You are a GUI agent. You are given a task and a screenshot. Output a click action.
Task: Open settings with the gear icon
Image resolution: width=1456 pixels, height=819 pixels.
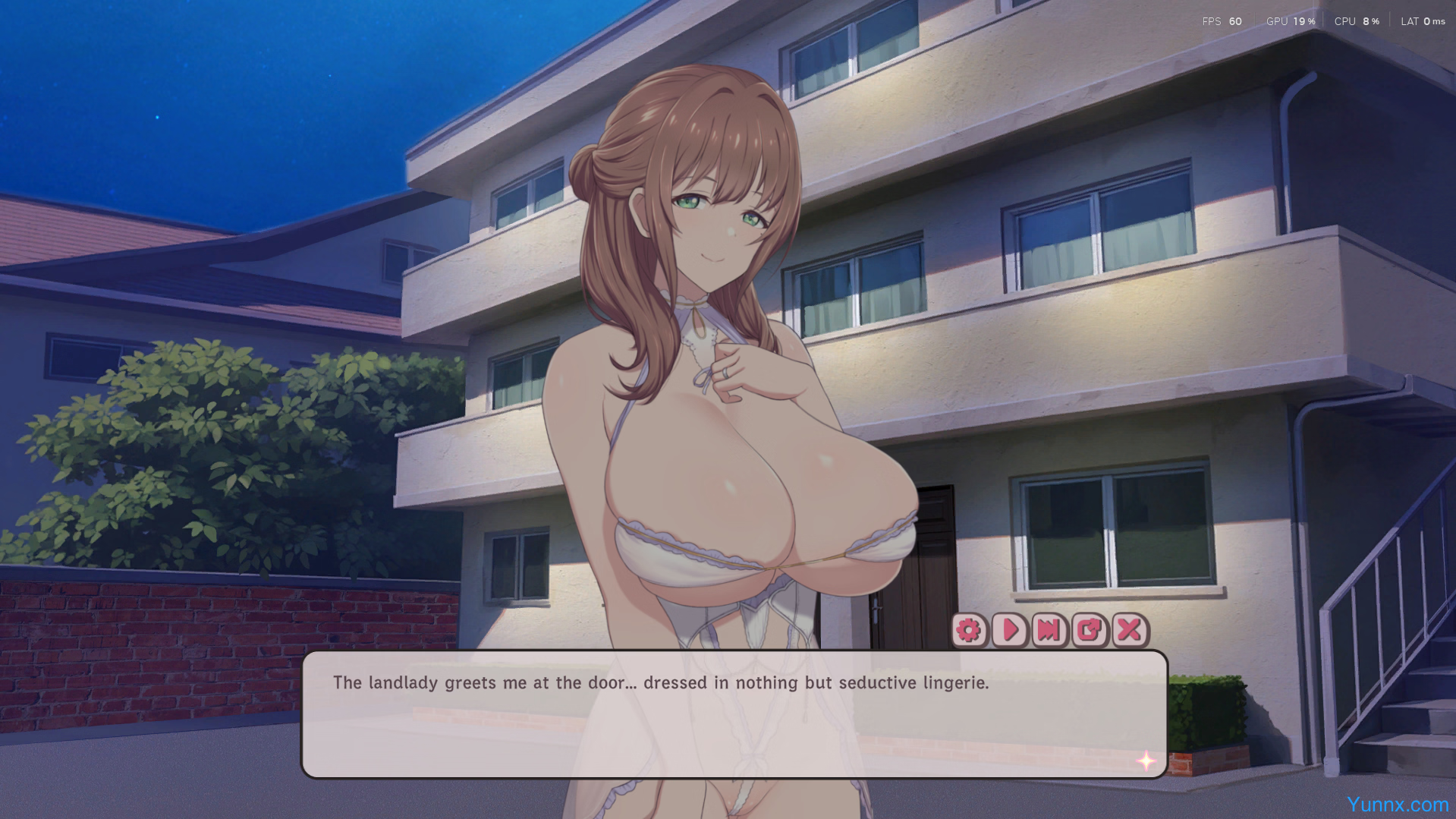click(969, 630)
